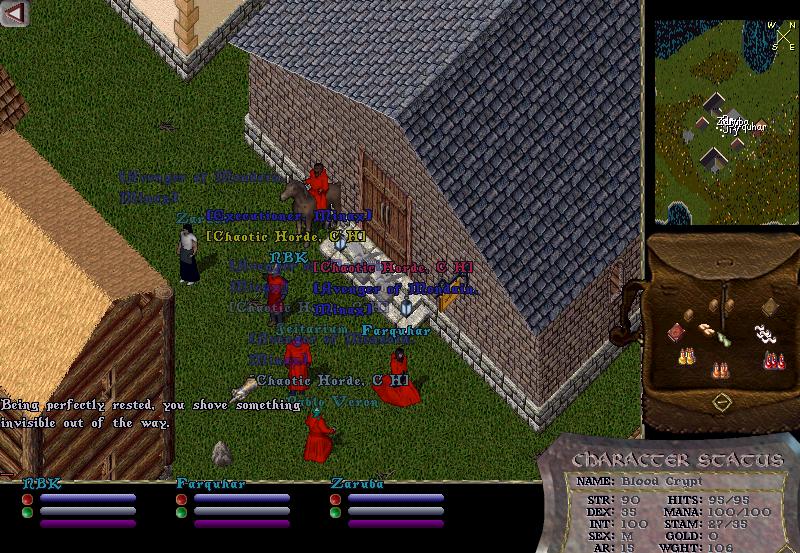Viewport: 800px width, 553px height.
Task: Click the green button beside Zaruba's bars
Action: coord(335,513)
